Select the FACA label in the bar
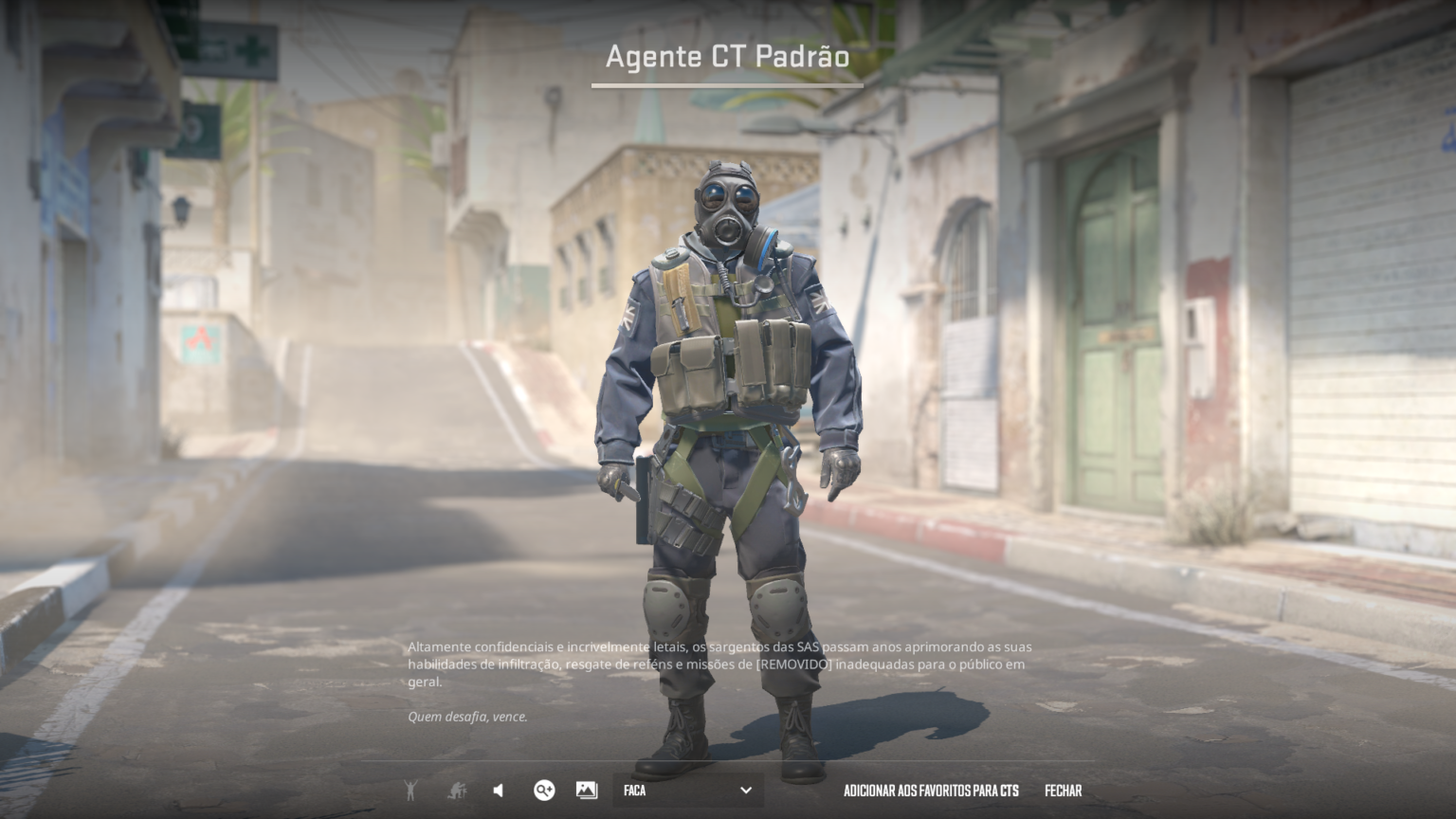The image size is (1456, 819). click(633, 790)
